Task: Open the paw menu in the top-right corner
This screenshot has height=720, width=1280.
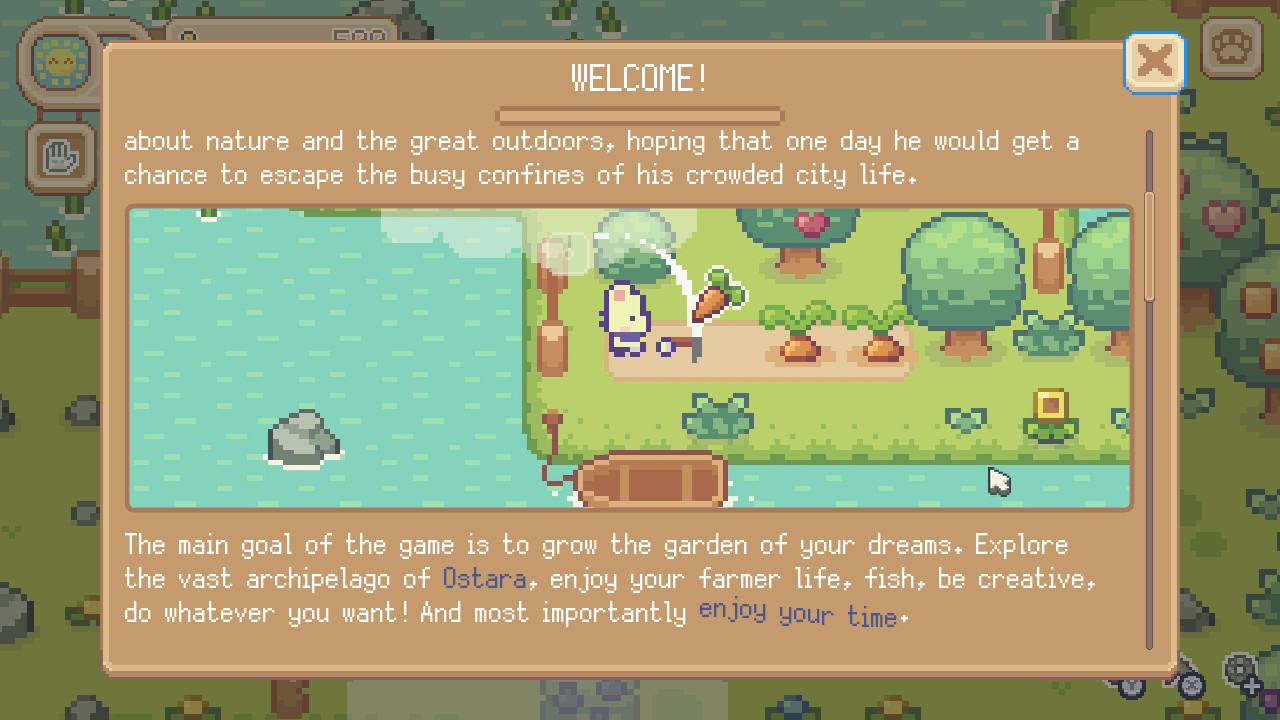Action: [x=1231, y=48]
